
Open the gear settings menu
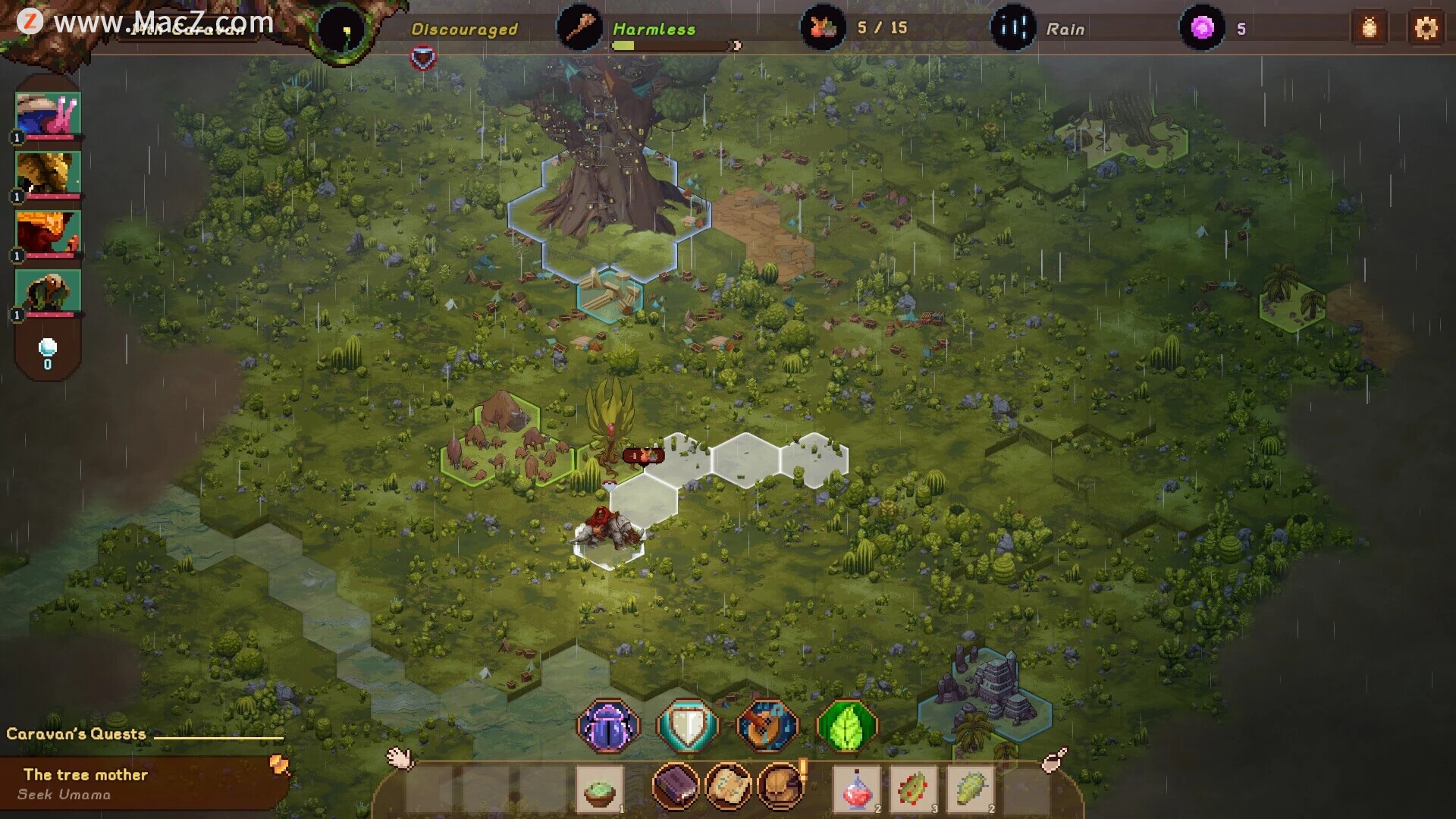(x=1426, y=28)
